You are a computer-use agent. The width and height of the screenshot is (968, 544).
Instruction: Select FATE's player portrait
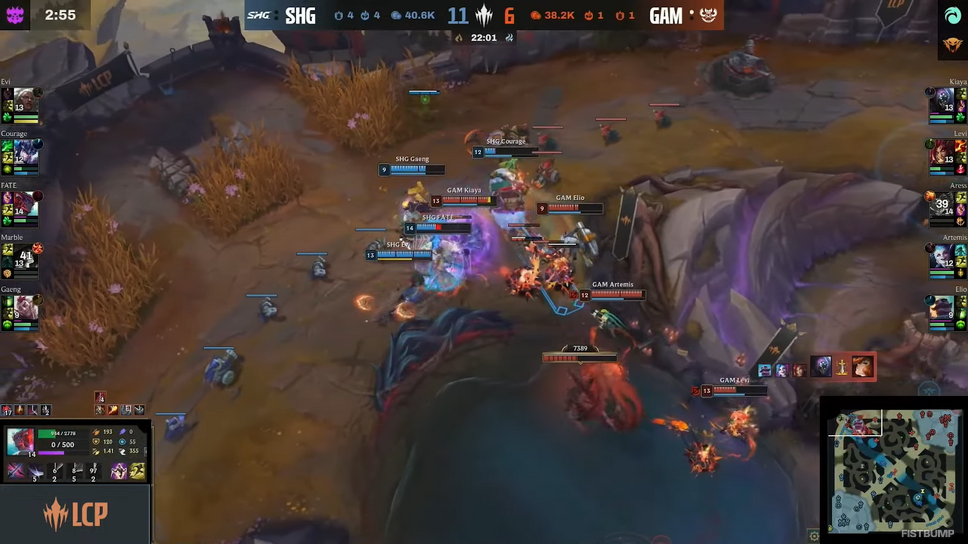tap(25, 205)
